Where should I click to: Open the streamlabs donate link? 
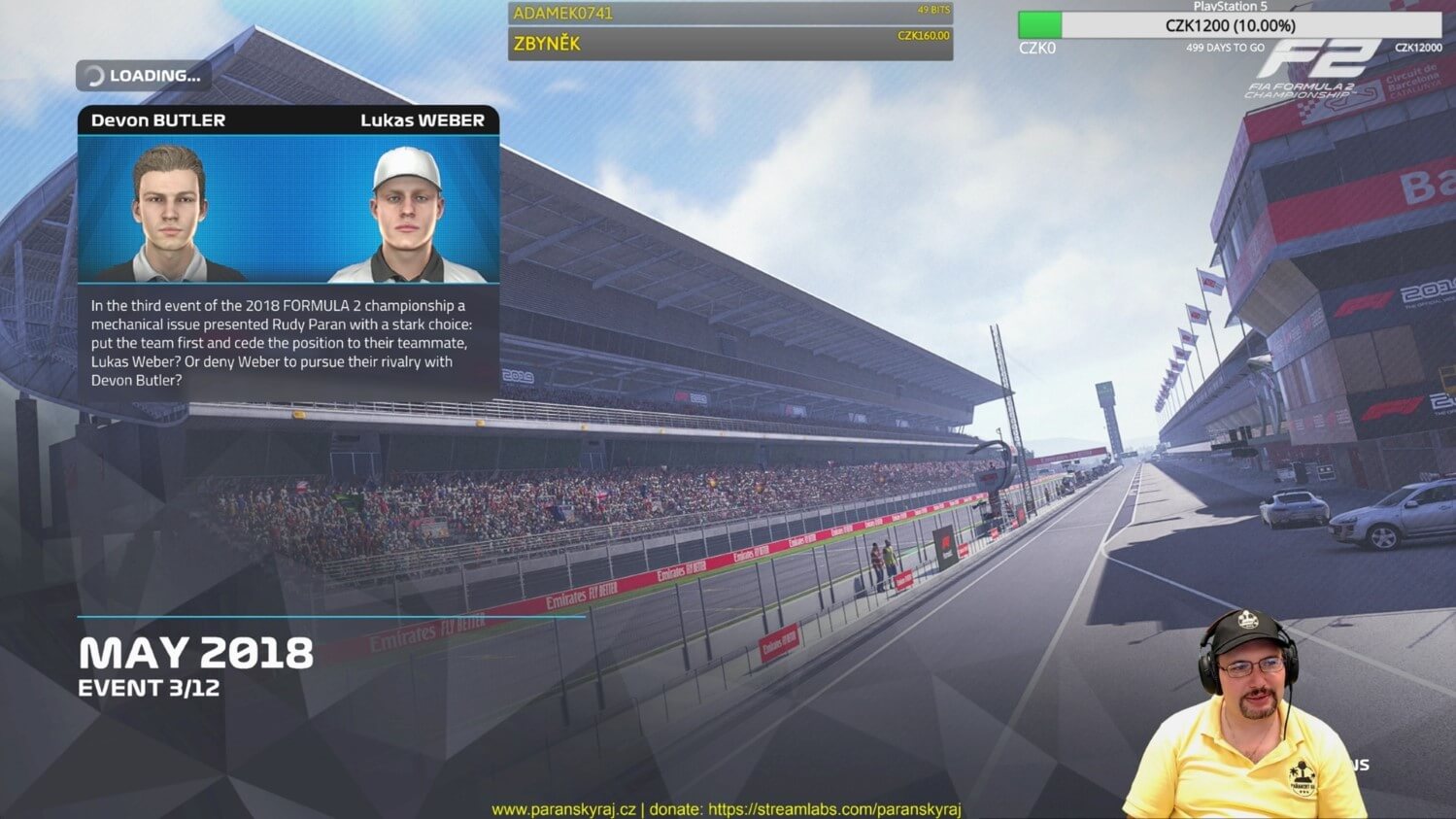(x=833, y=809)
